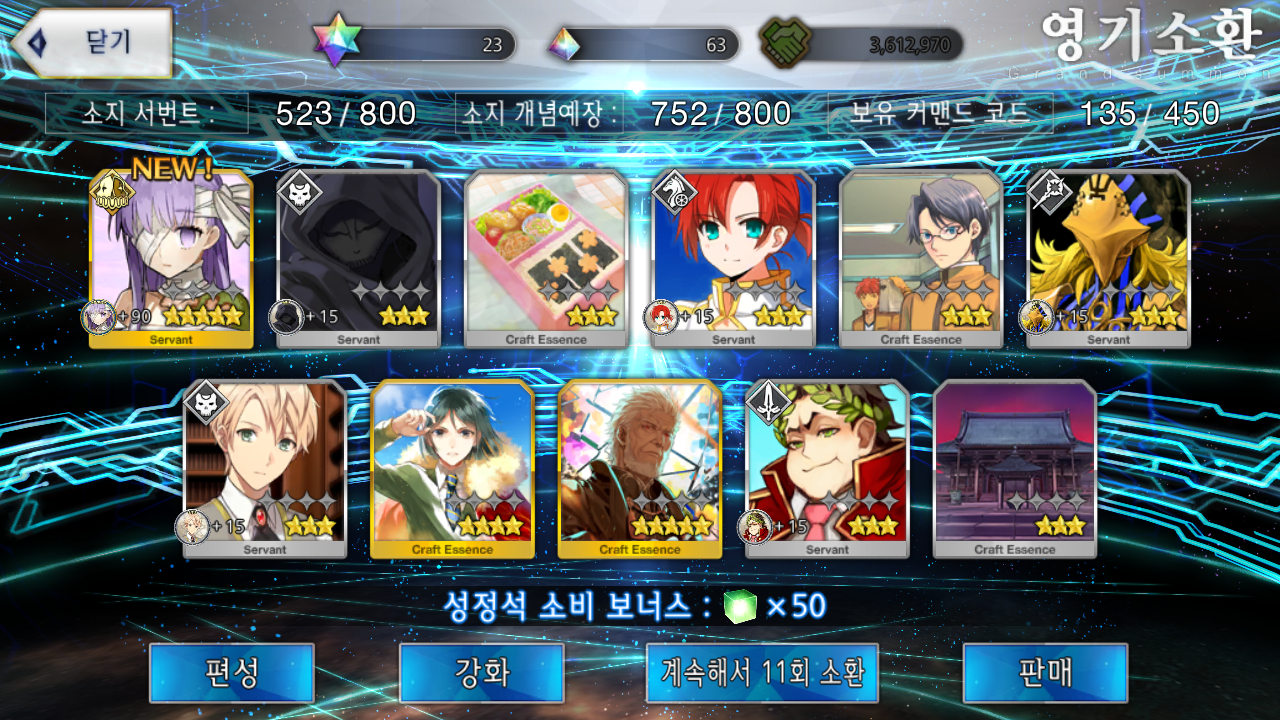The image size is (1280, 720).
Task: View the green-haired saluting Craft Essence card
Action: [x=452, y=469]
